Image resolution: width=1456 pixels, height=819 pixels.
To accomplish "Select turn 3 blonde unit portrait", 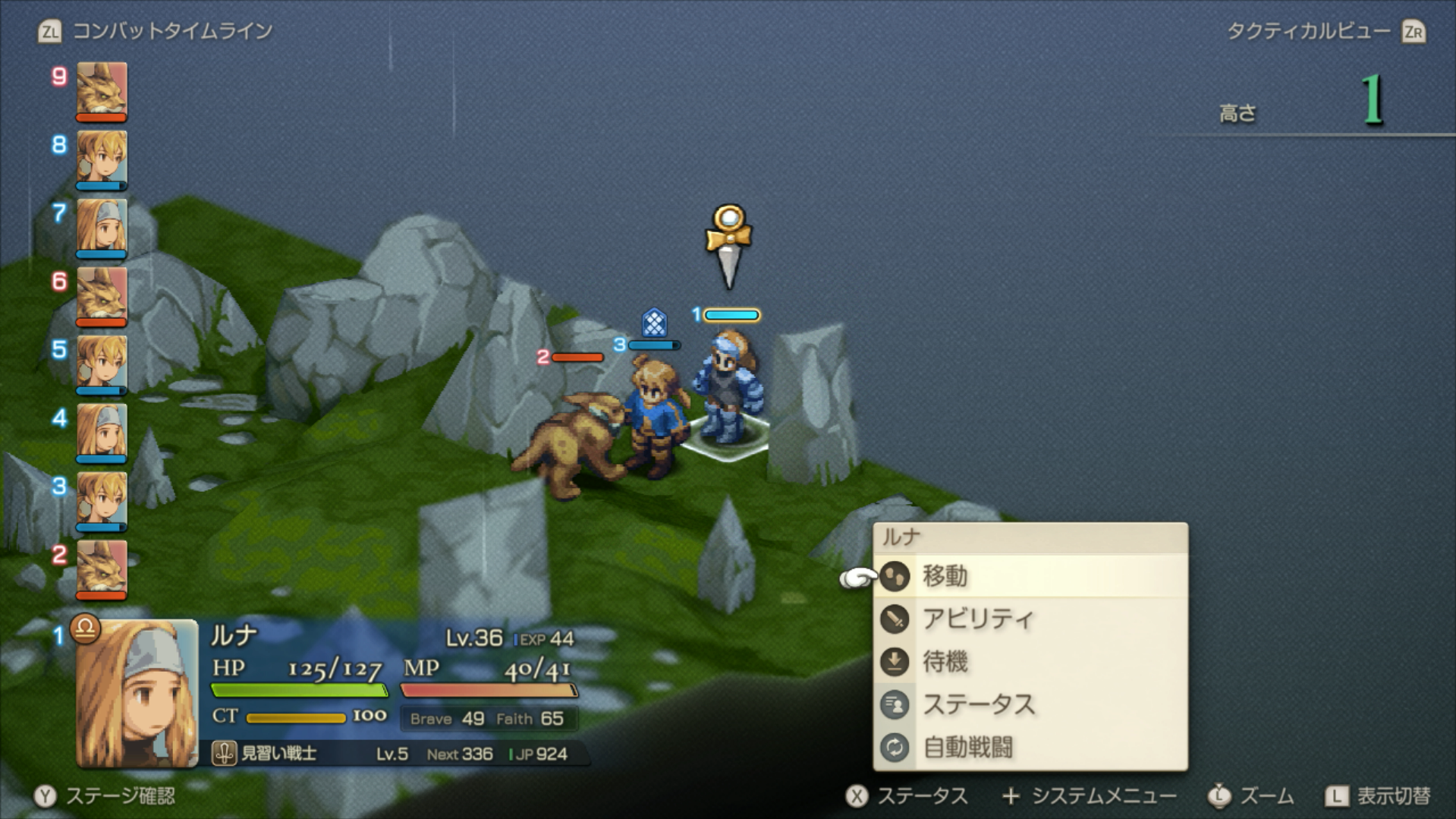I will [102, 500].
